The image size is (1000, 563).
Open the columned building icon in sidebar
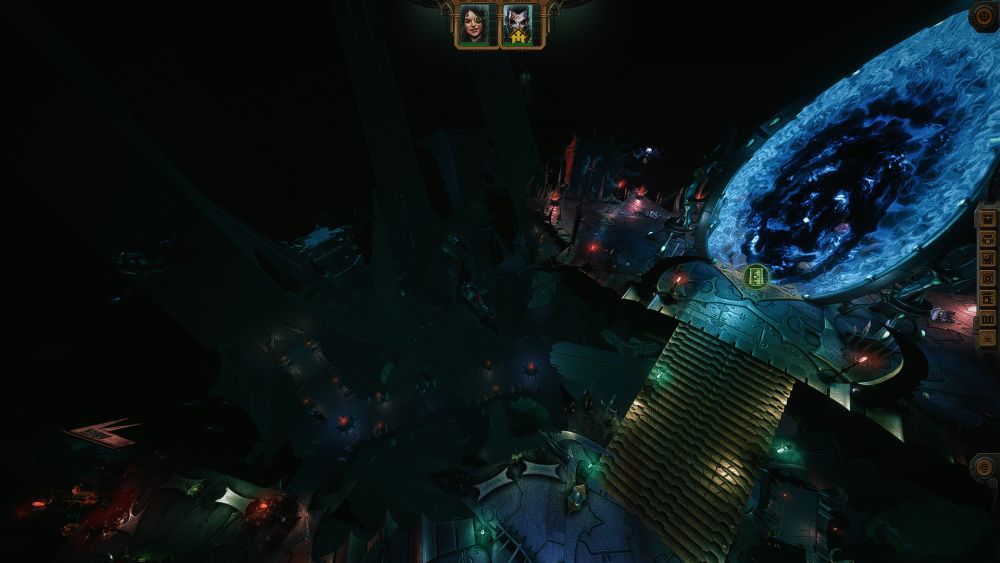tap(988, 319)
